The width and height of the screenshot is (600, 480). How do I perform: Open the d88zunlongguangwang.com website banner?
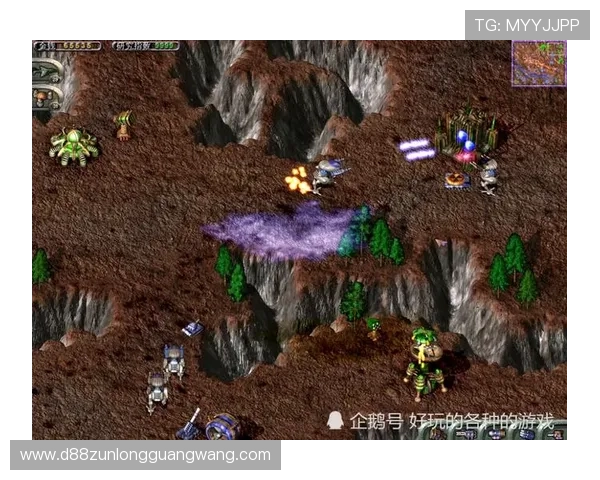[147, 455]
